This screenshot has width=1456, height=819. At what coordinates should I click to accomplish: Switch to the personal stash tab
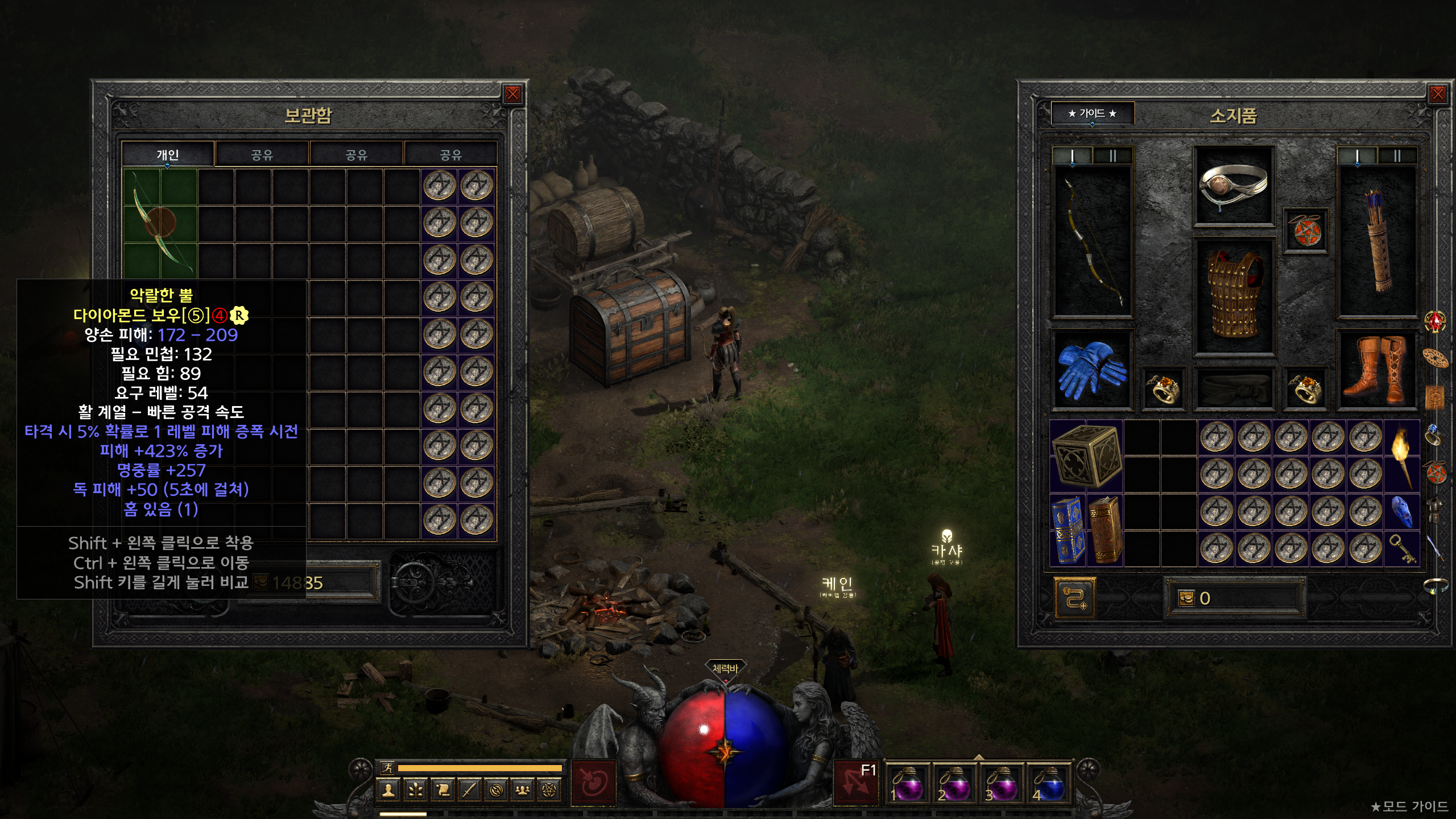[168, 155]
